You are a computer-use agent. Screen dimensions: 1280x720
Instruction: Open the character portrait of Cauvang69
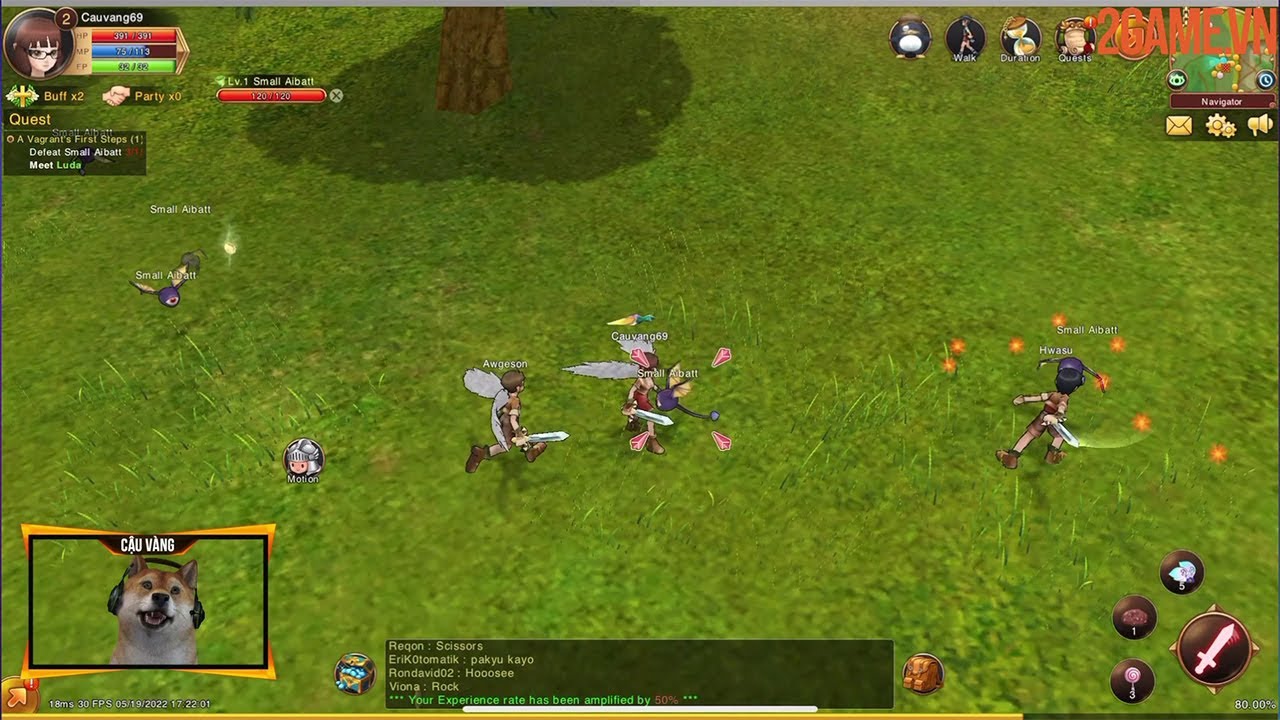coord(37,44)
